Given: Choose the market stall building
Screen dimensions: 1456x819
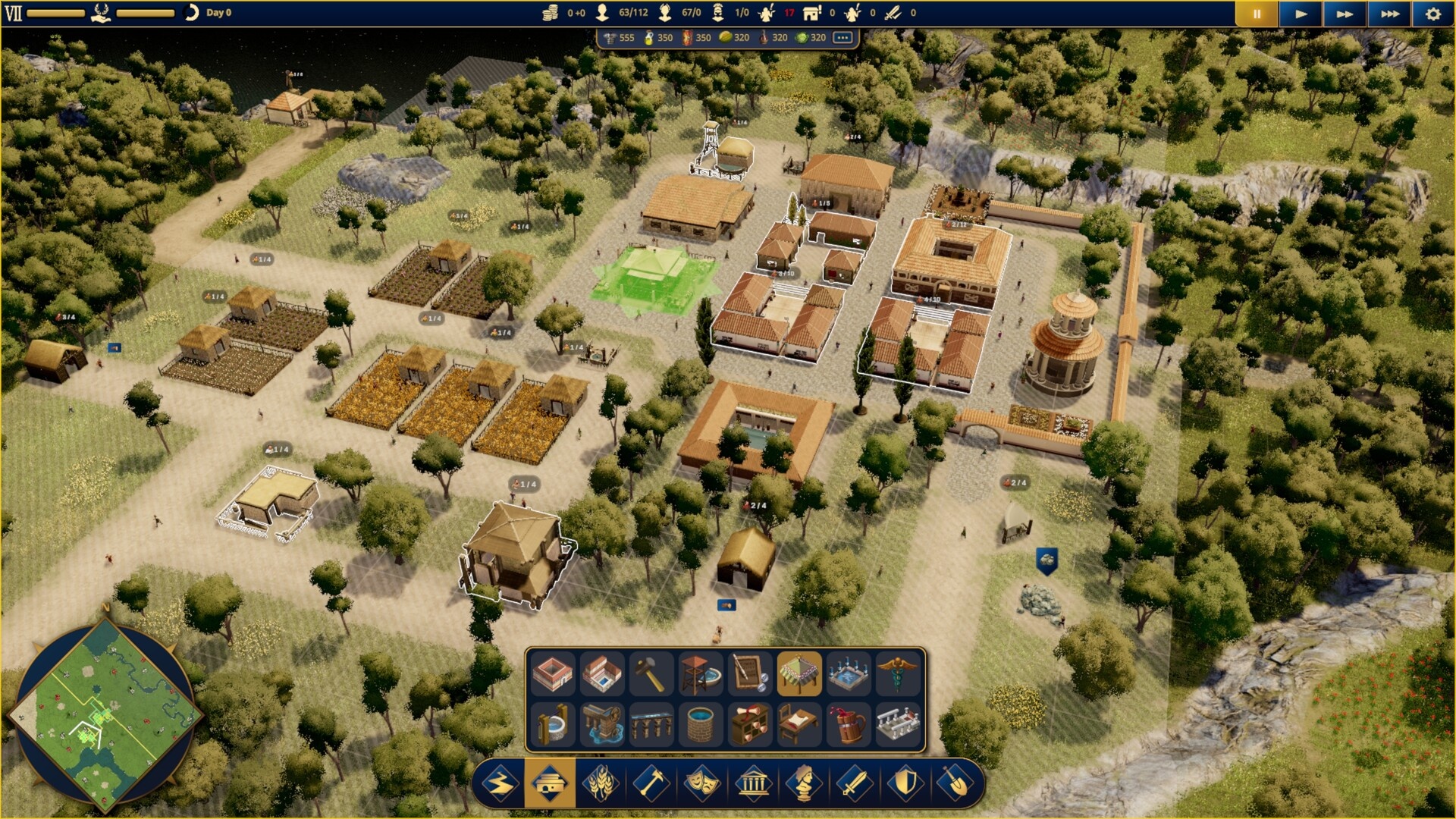Looking at the screenshot, I should 799,673.
